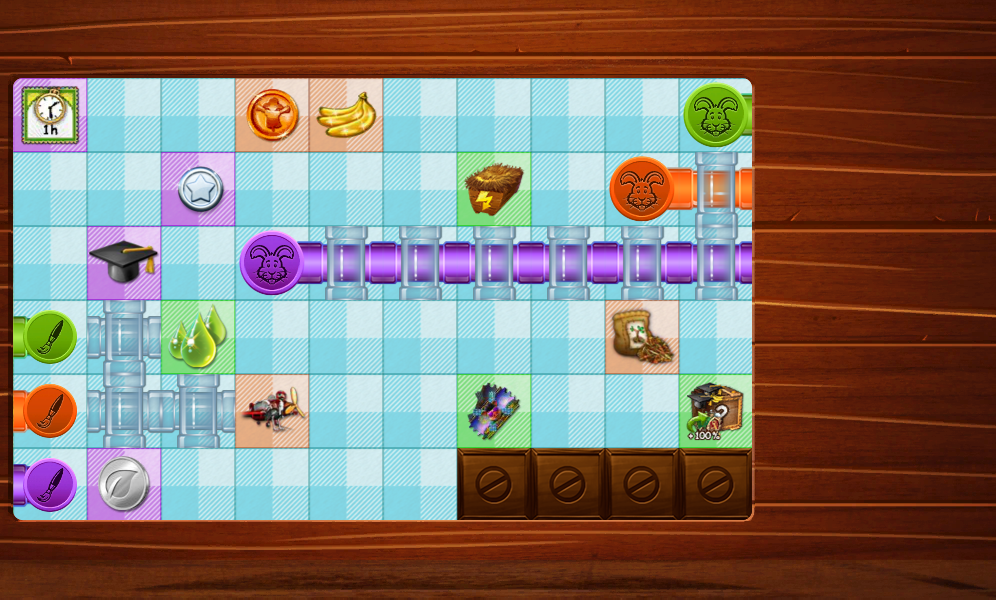Pick the green water droplets tile
The height and width of the screenshot is (600, 996).
coord(198,337)
